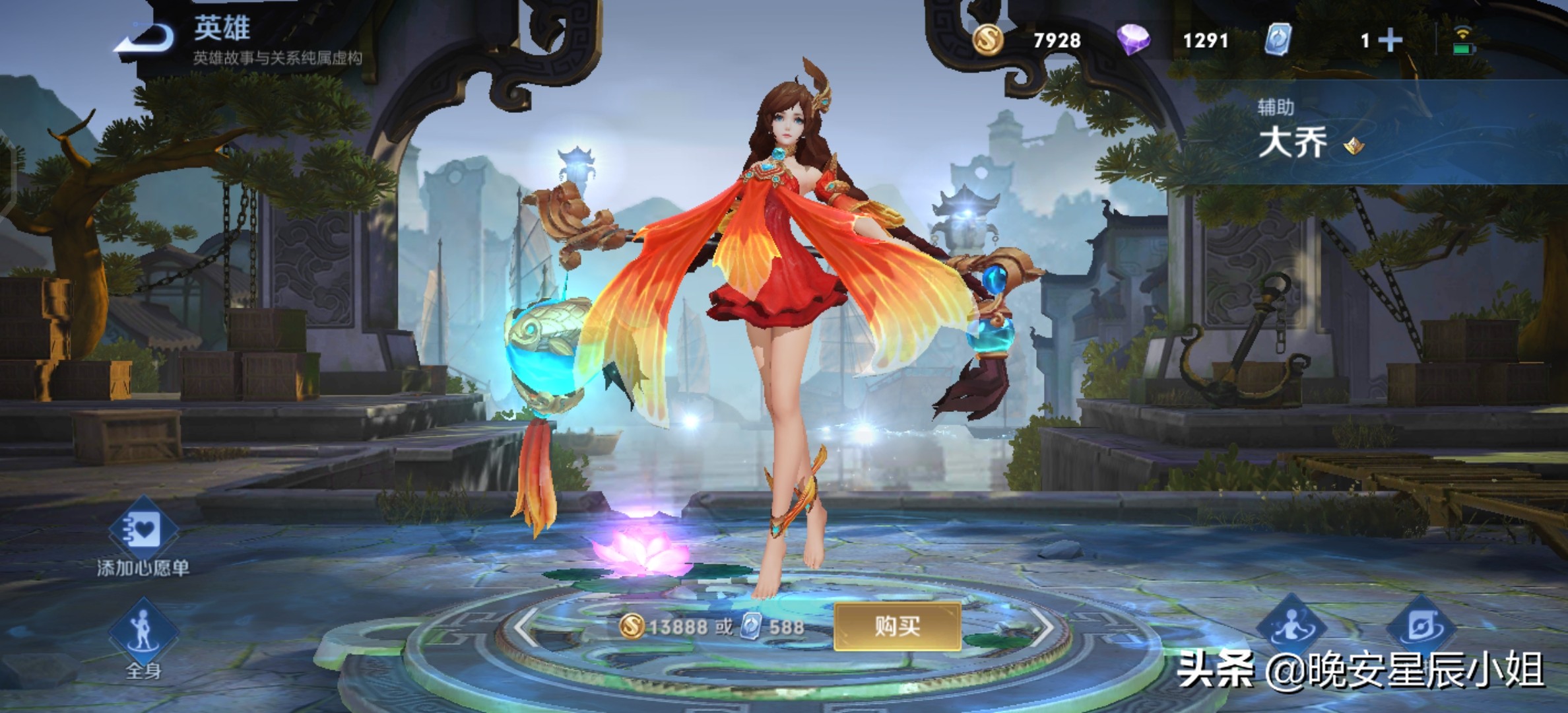Show the previous hero with left arrow

click(x=527, y=626)
